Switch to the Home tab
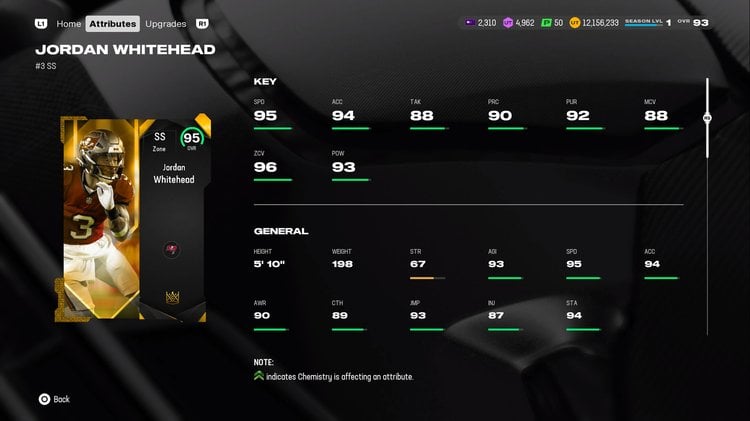This screenshot has height=421, width=750. click(x=69, y=23)
